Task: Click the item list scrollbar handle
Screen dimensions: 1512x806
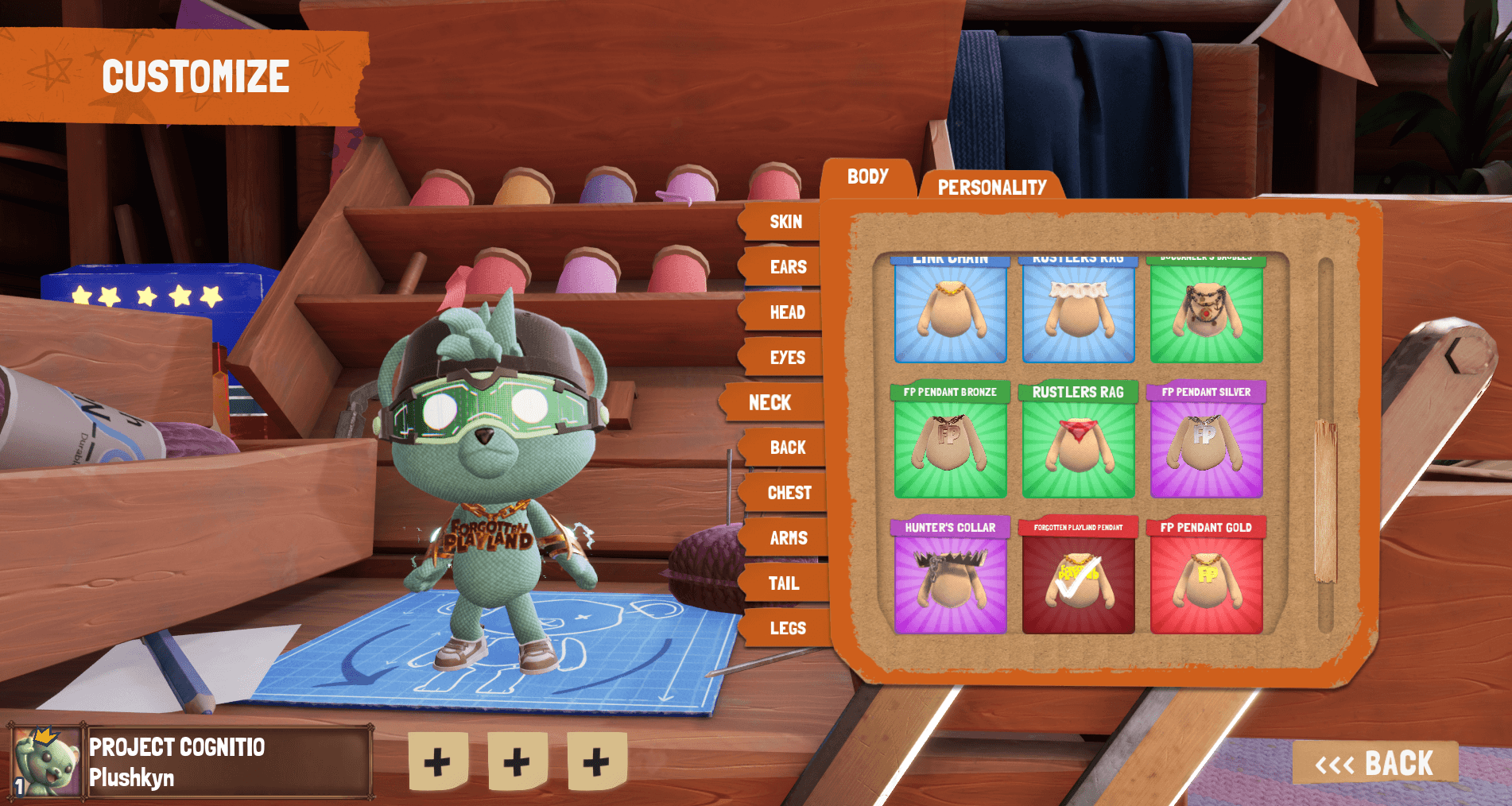Action: click(1325, 501)
